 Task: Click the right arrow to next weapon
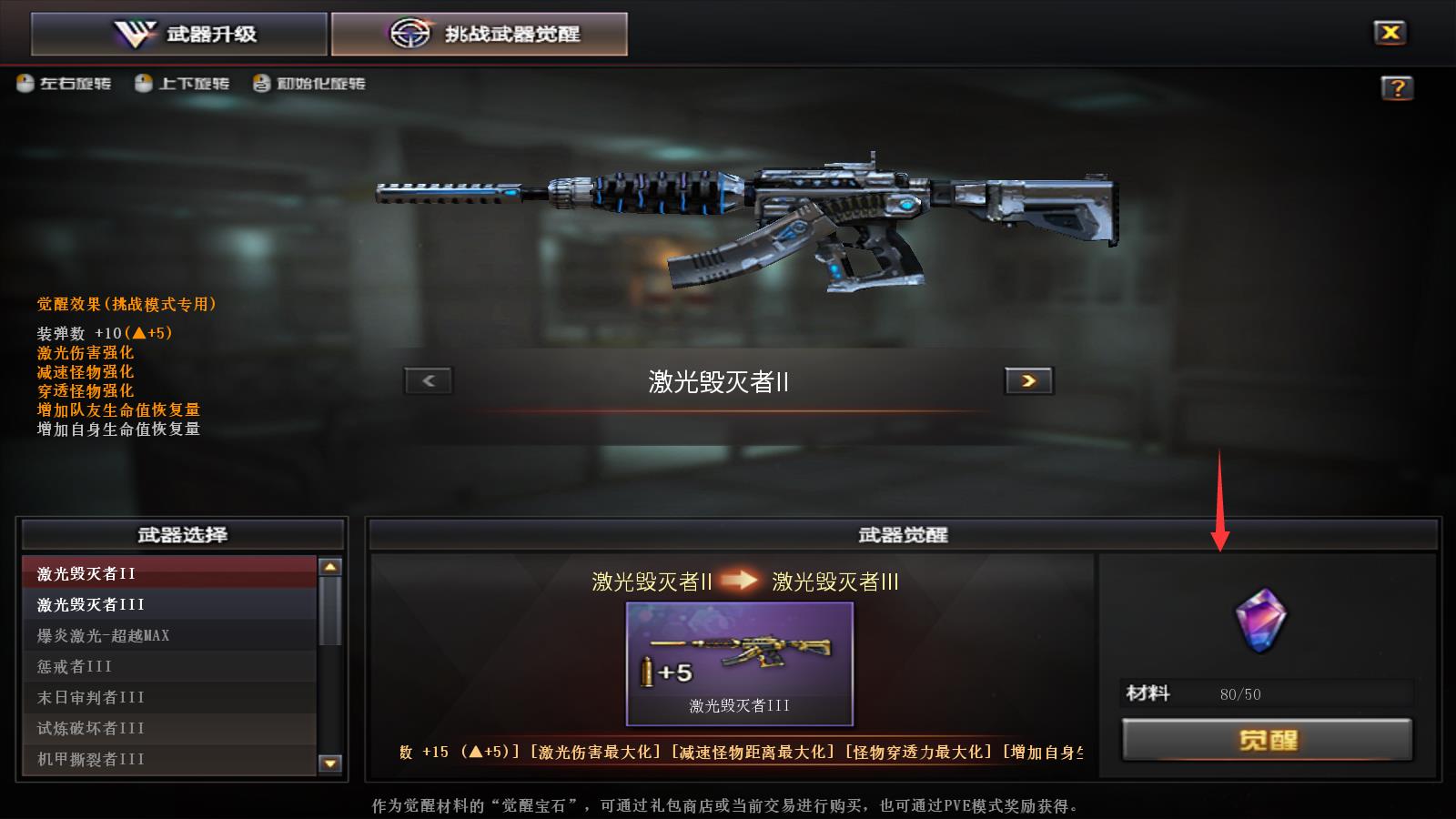tap(1027, 380)
